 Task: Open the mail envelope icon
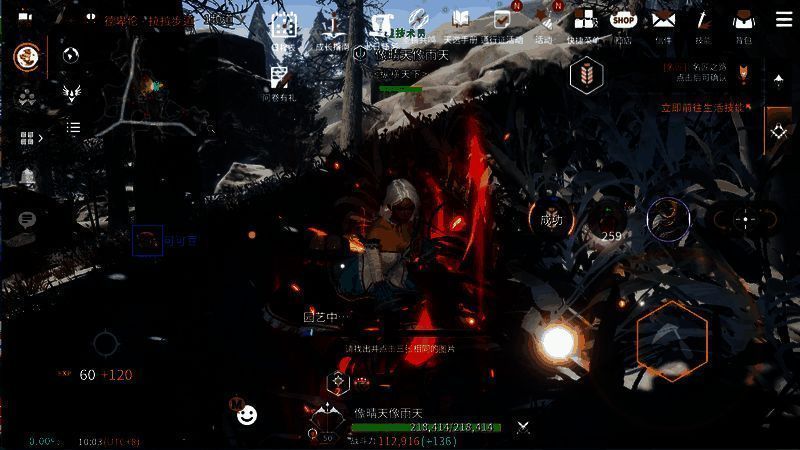click(664, 21)
